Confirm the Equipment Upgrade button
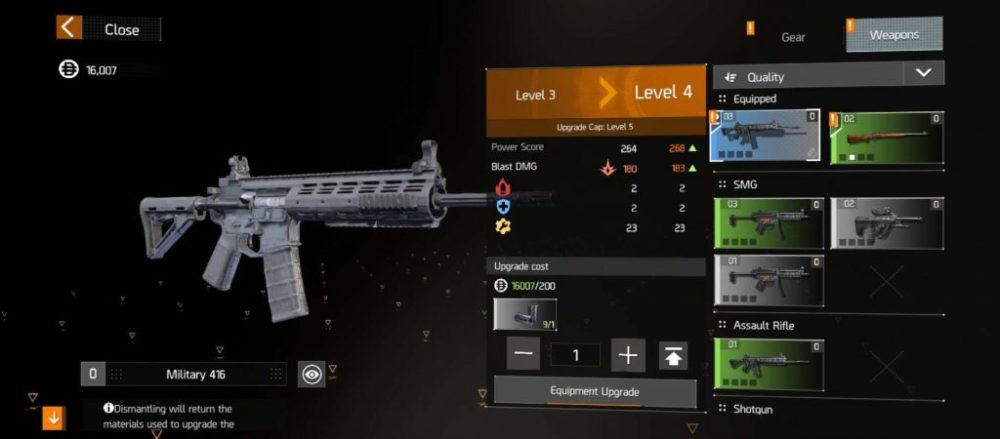Viewport: 1000px width, 439px height. click(x=595, y=391)
